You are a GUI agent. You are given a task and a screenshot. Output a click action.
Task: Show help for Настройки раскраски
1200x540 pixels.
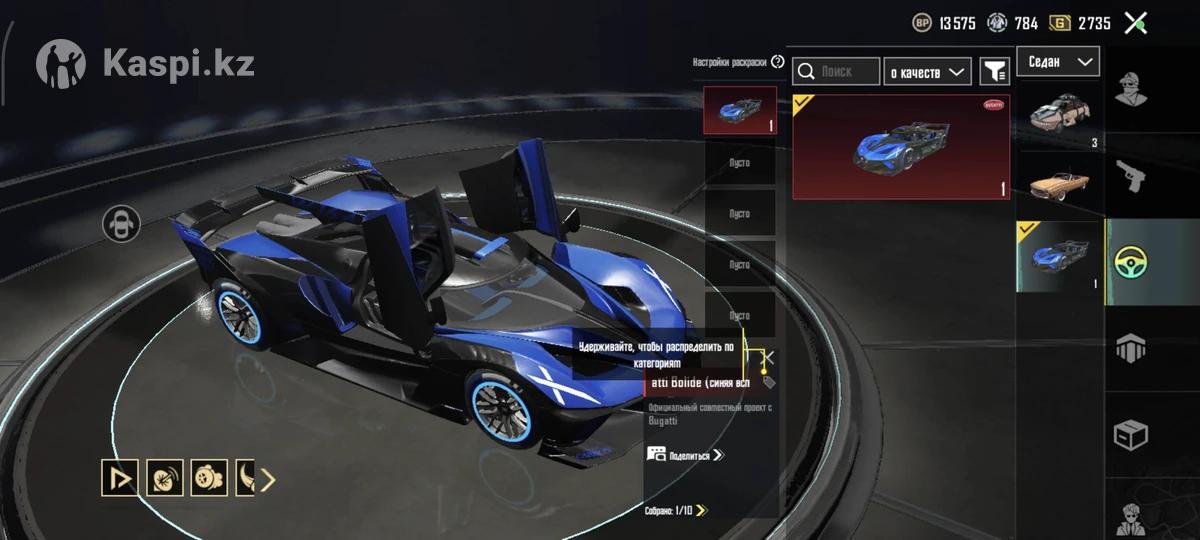pos(778,62)
